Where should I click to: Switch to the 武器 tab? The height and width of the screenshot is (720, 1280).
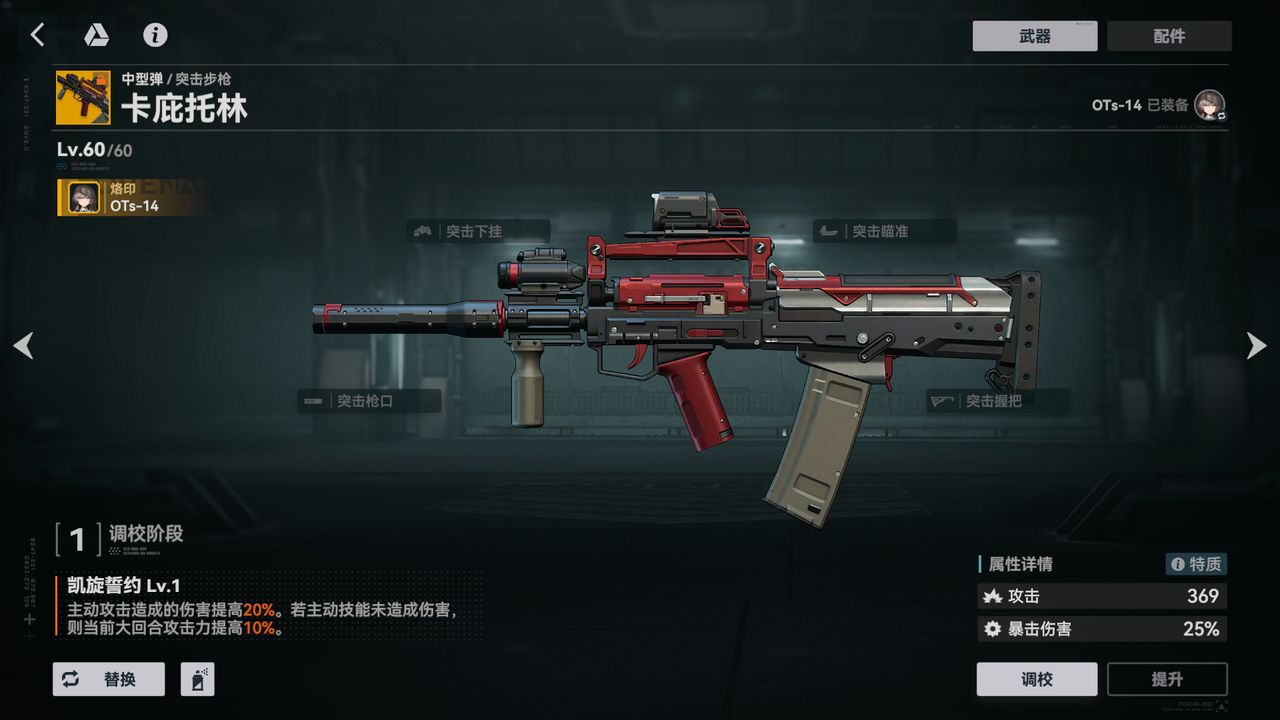(1034, 36)
